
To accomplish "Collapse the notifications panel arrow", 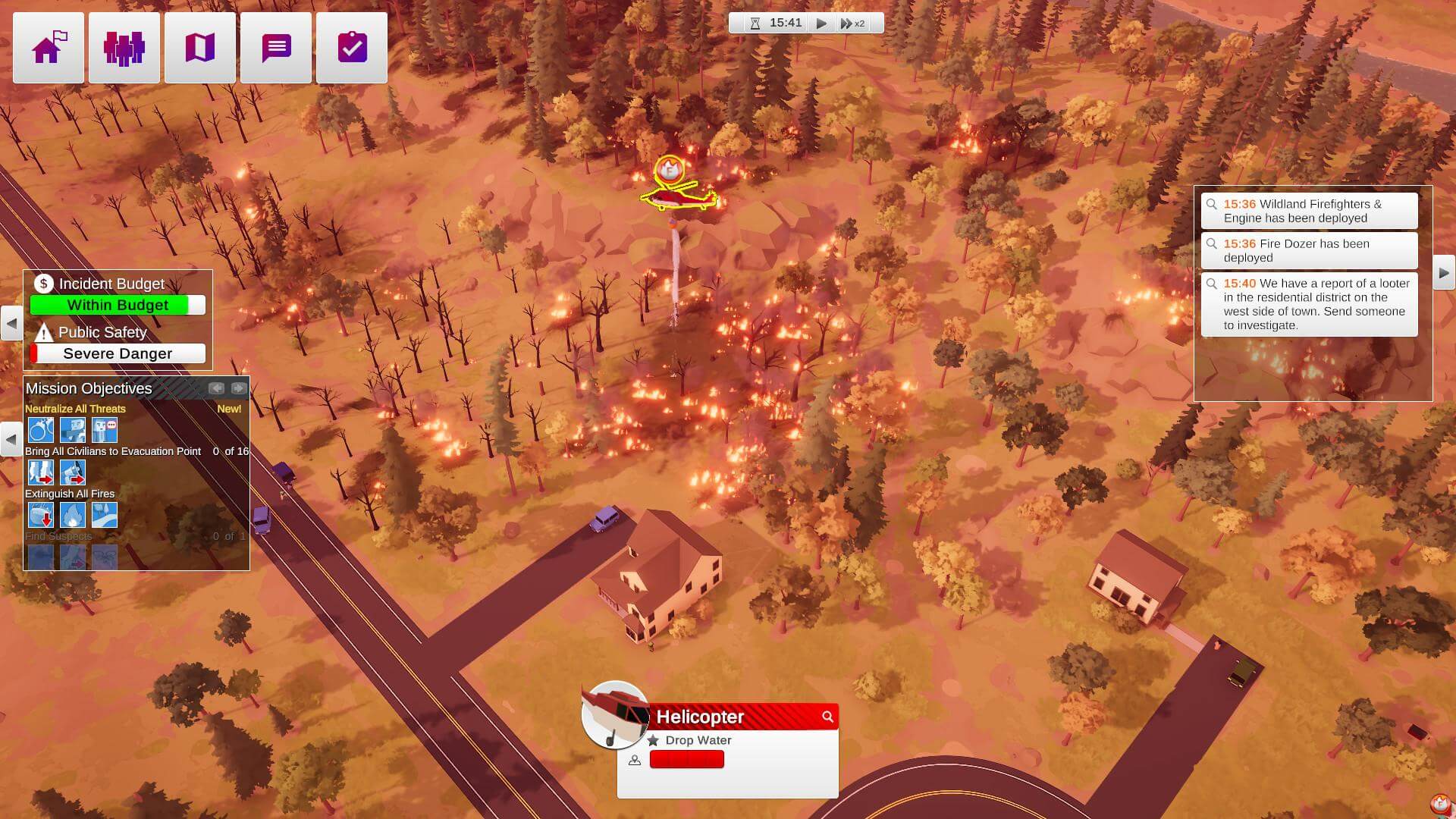I will [1444, 273].
